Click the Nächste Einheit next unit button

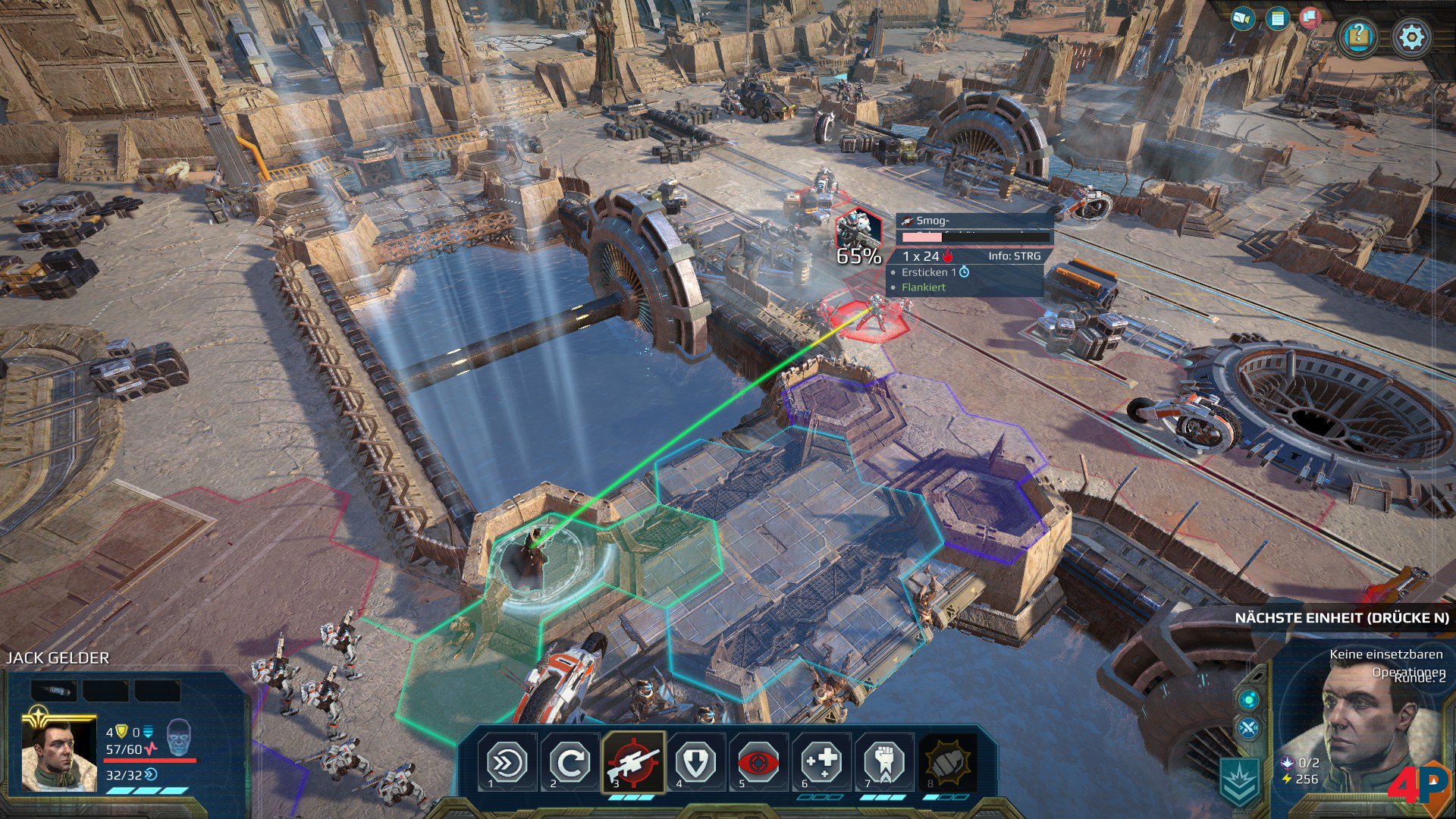point(1341,618)
